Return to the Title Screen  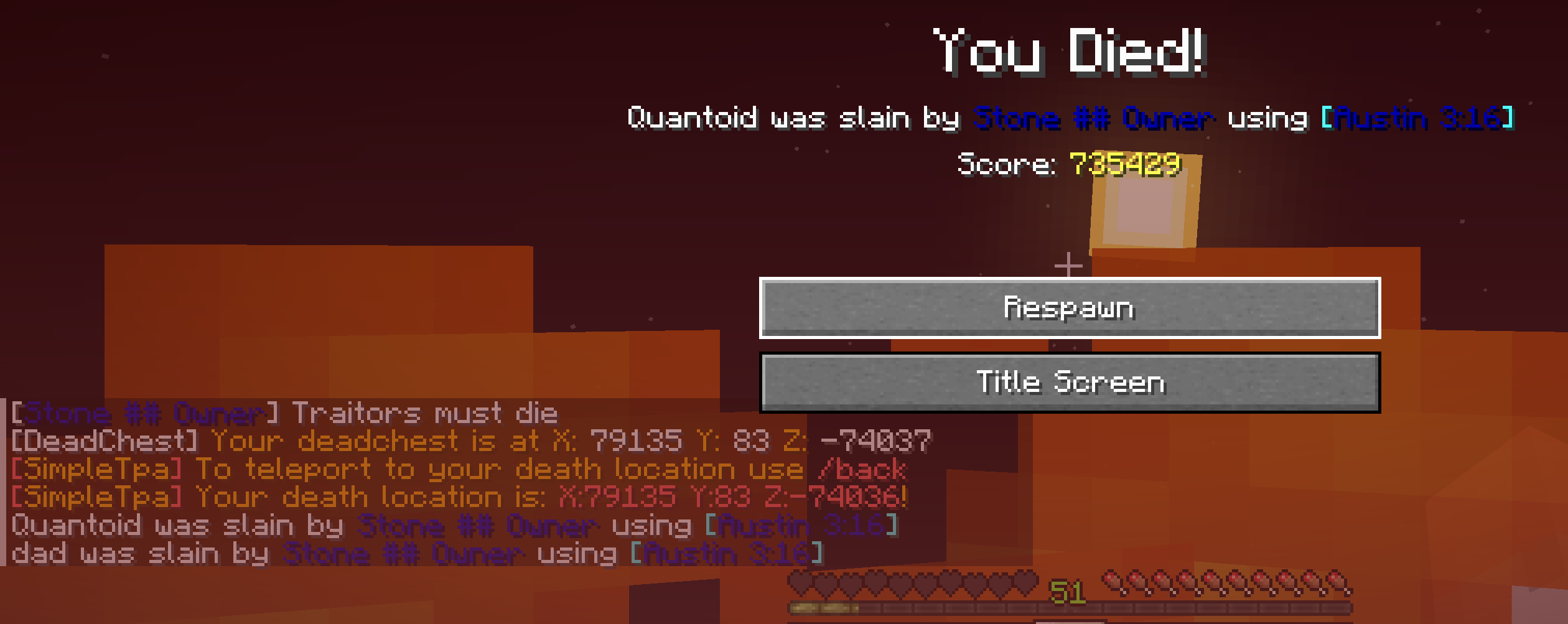pos(1070,383)
